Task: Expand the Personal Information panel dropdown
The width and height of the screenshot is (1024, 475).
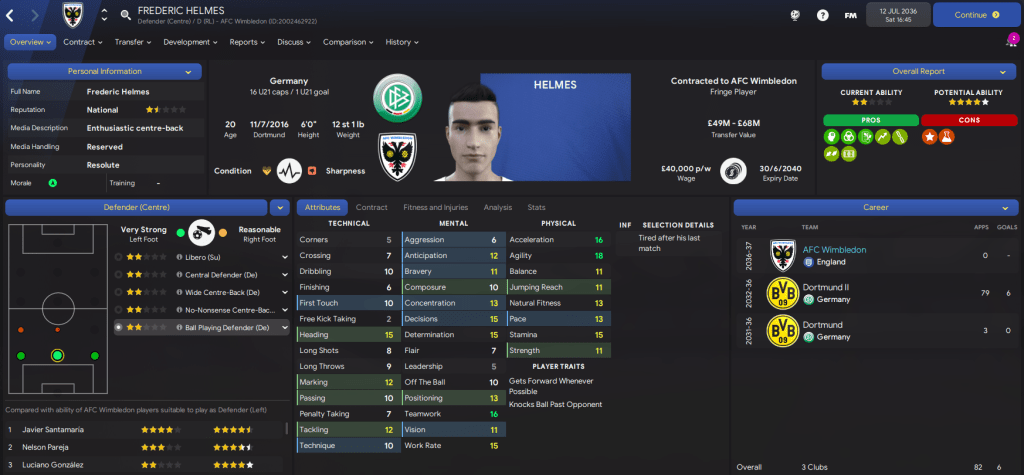Action: (188, 72)
